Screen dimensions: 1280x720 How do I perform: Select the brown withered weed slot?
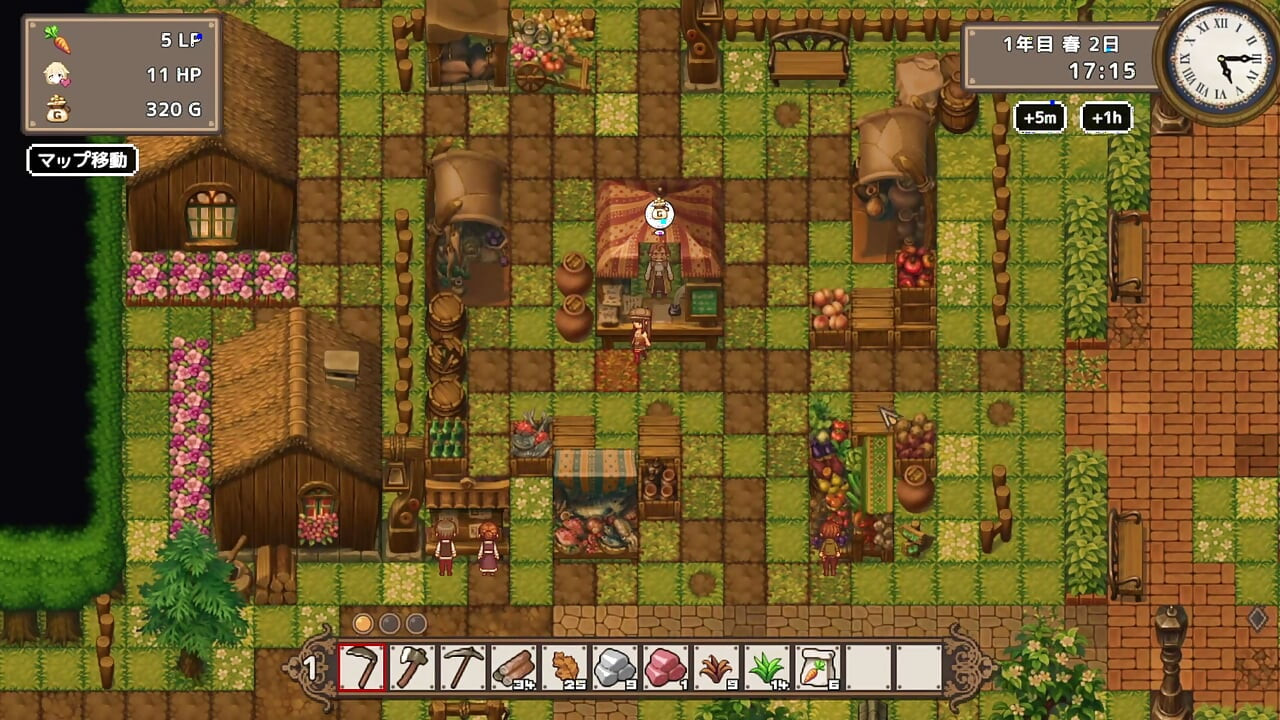pyautogui.click(x=716, y=667)
